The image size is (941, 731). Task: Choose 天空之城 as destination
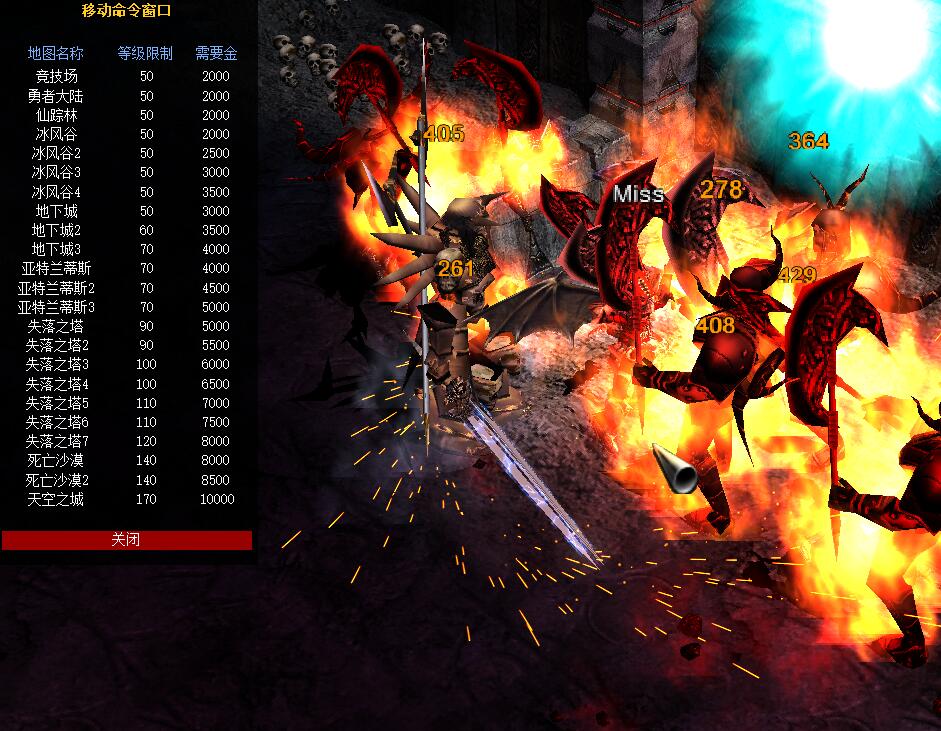(x=56, y=499)
